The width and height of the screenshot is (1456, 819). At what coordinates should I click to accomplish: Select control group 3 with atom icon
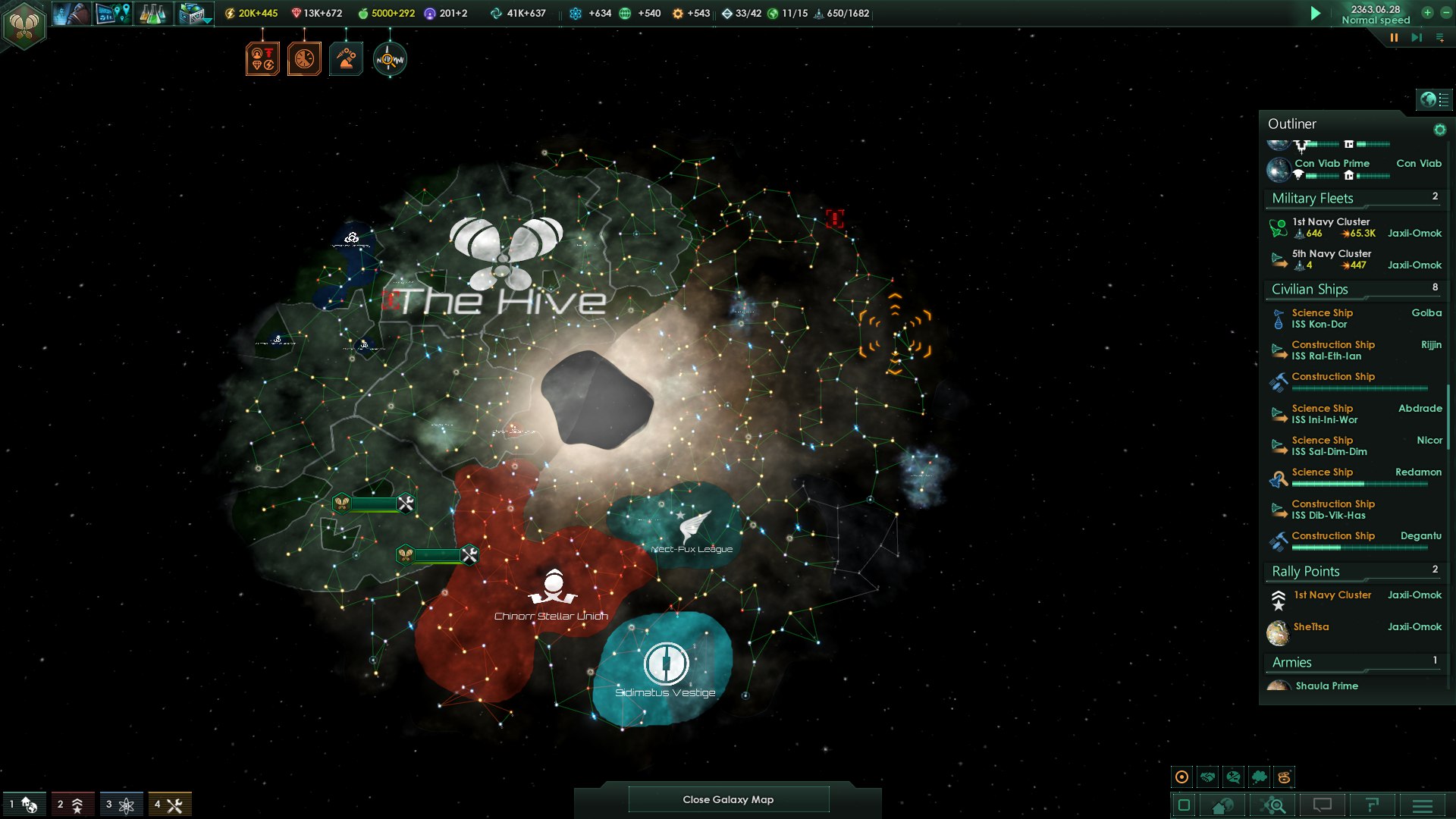tap(120, 805)
